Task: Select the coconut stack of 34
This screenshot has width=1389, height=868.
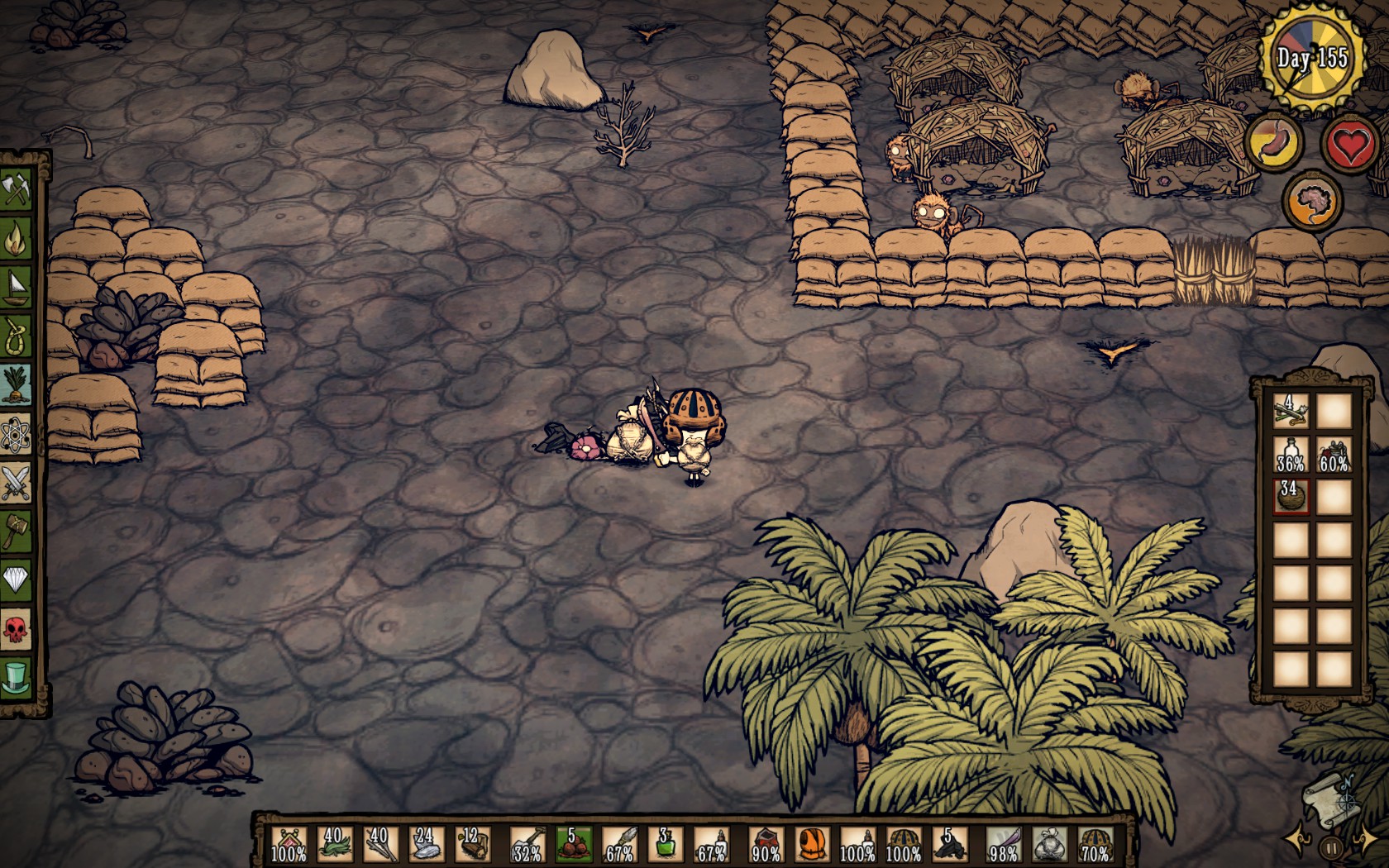Action: (x=1290, y=496)
